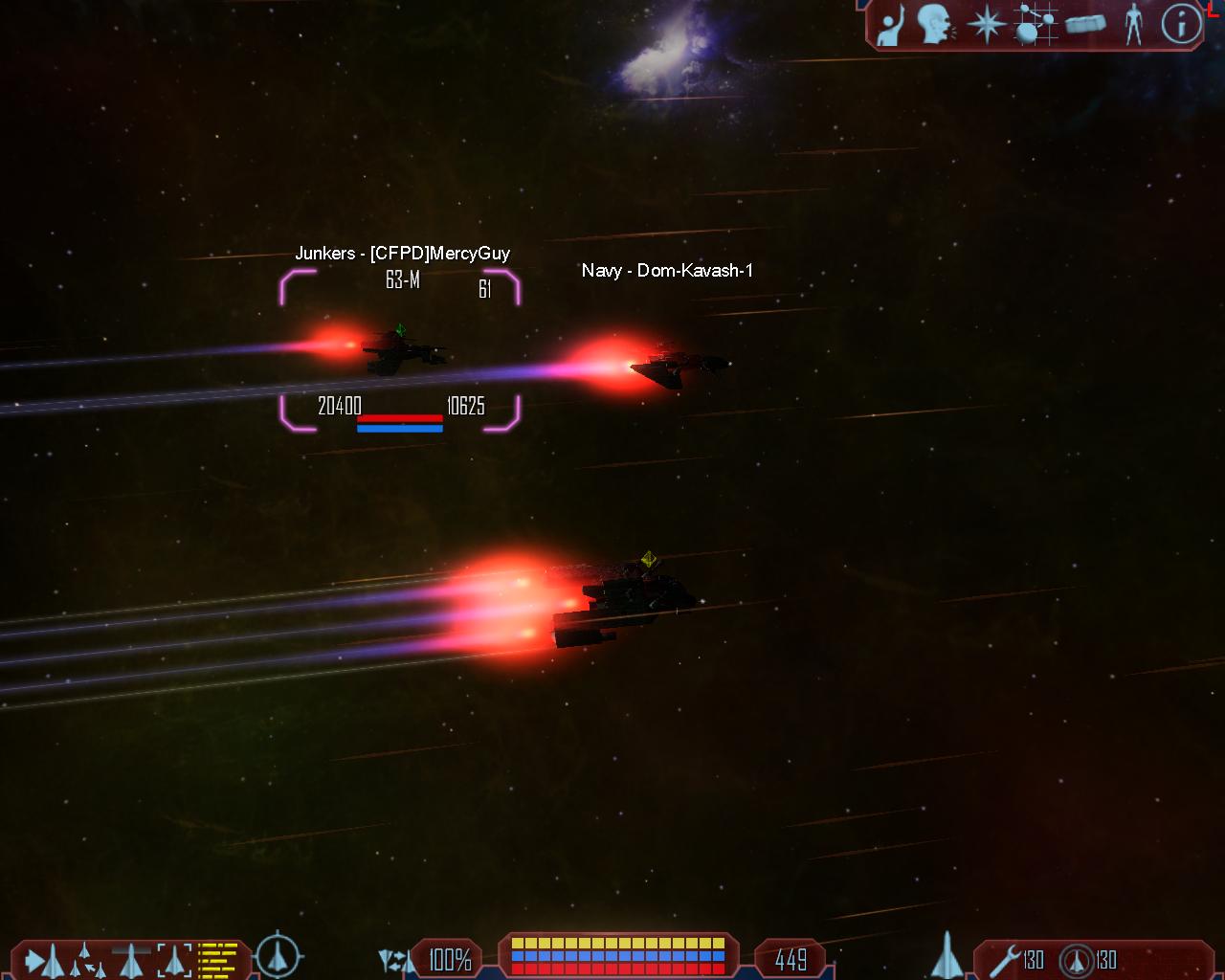The width and height of the screenshot is (1225, 980).
Task: Target the Navy Dom-Kavash-1 ship label
Action: (x=667, y=271)
